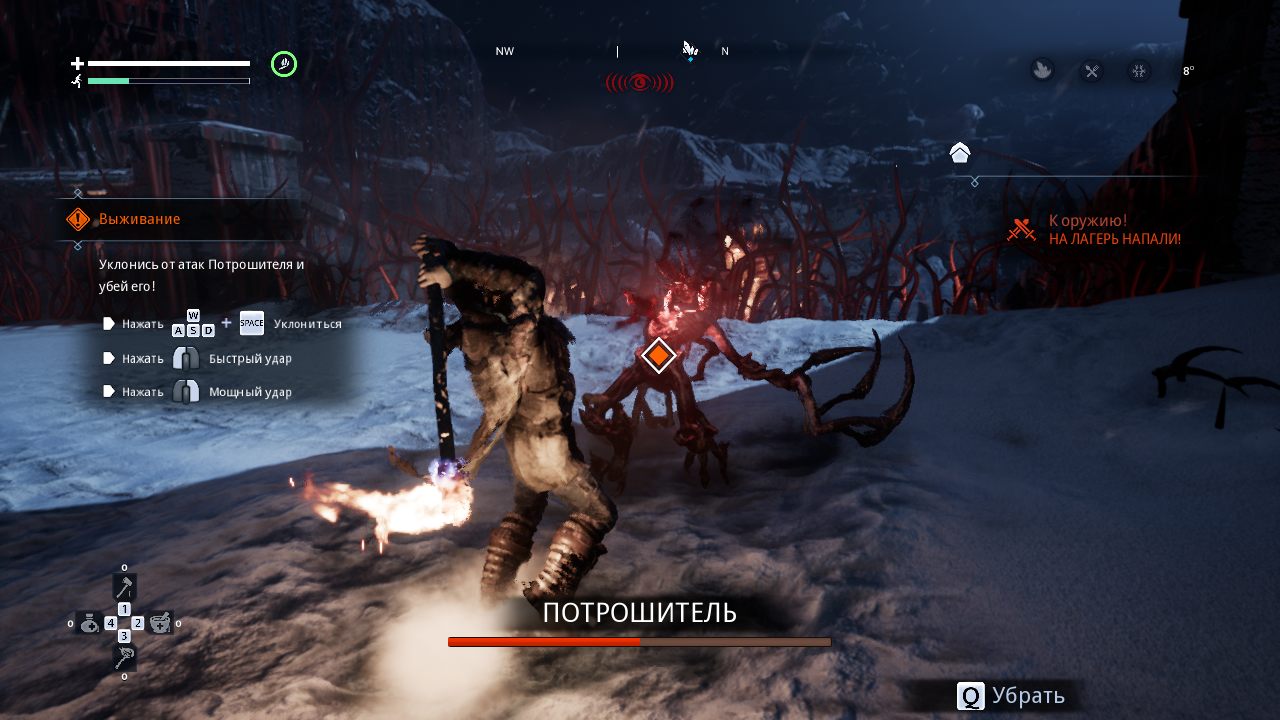This screenshot has height=720, width=1280.
Task: Select the crossed swords camp attack alert
Action: tap(1021, 230)
